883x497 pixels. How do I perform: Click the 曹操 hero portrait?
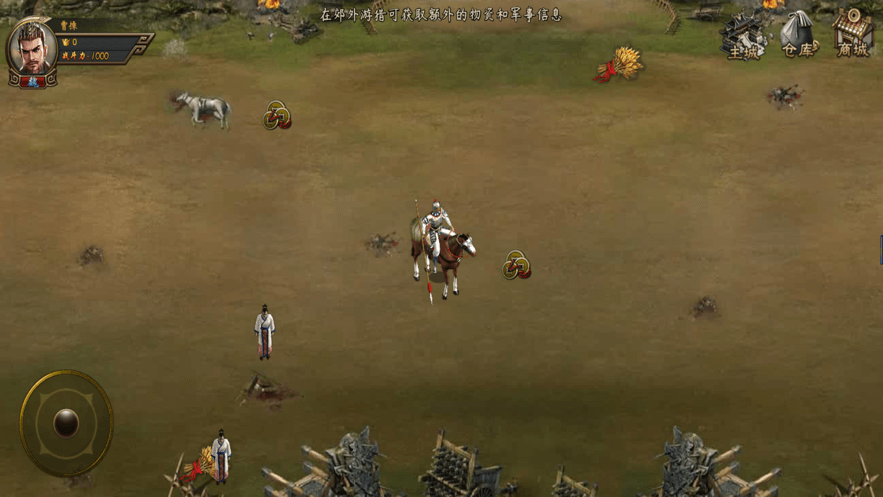[x=31, y=50]
